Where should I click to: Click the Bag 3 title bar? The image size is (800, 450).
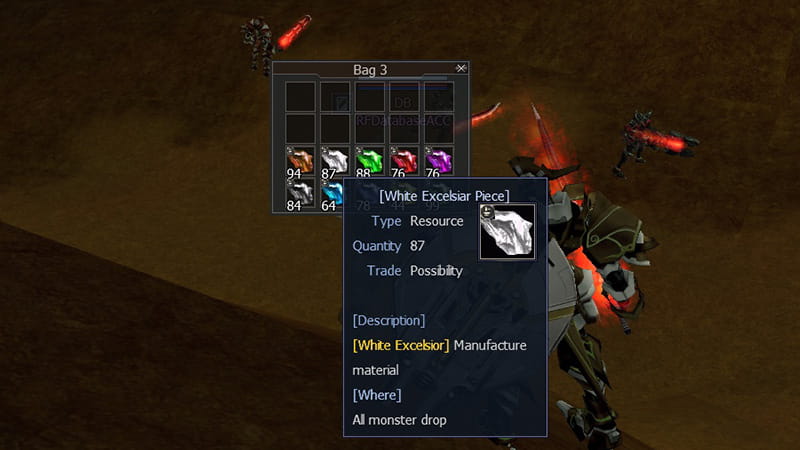pos(370,70)
